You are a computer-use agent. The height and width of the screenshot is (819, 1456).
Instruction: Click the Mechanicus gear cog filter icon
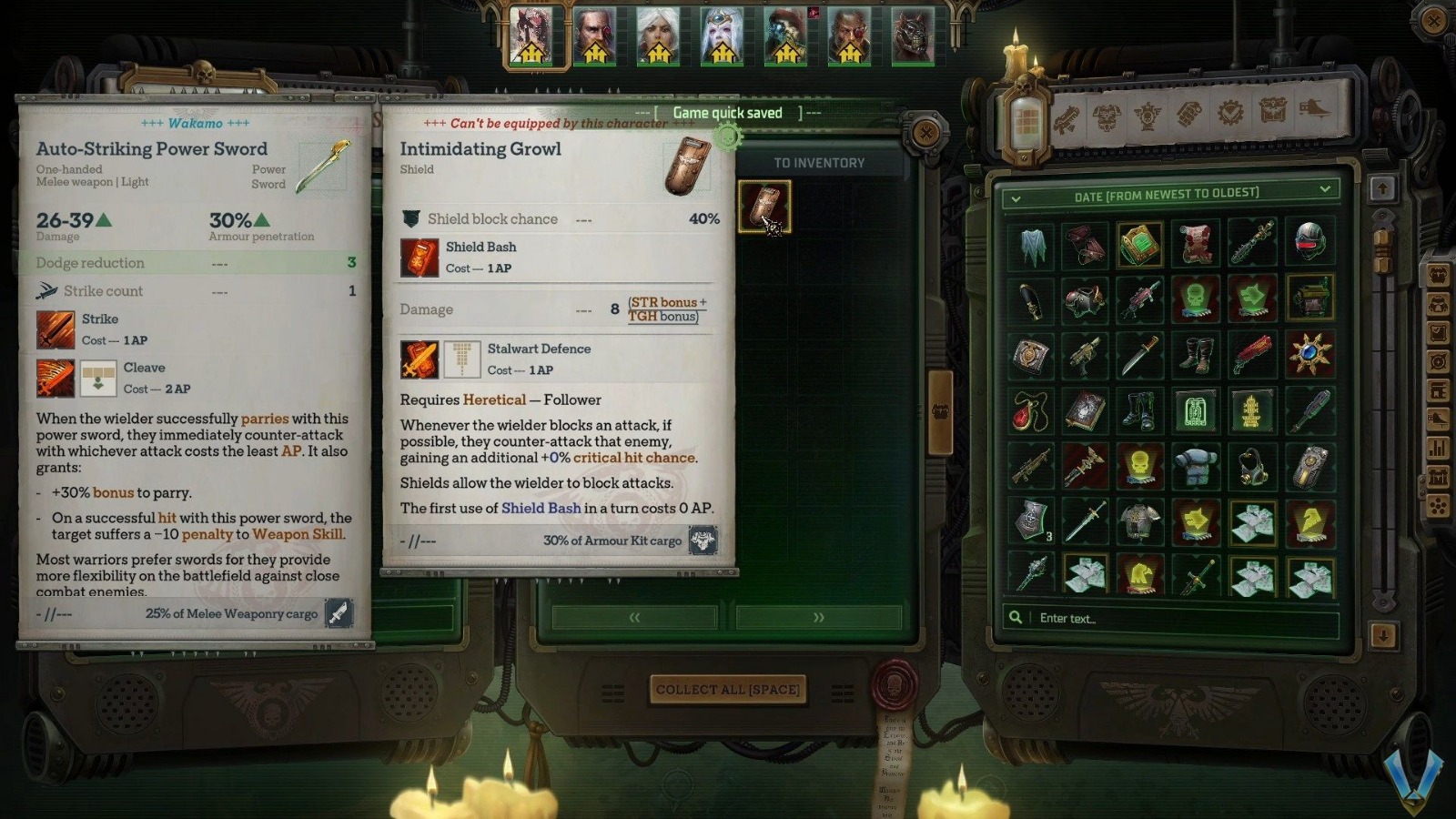click(x=1228, y=114)
